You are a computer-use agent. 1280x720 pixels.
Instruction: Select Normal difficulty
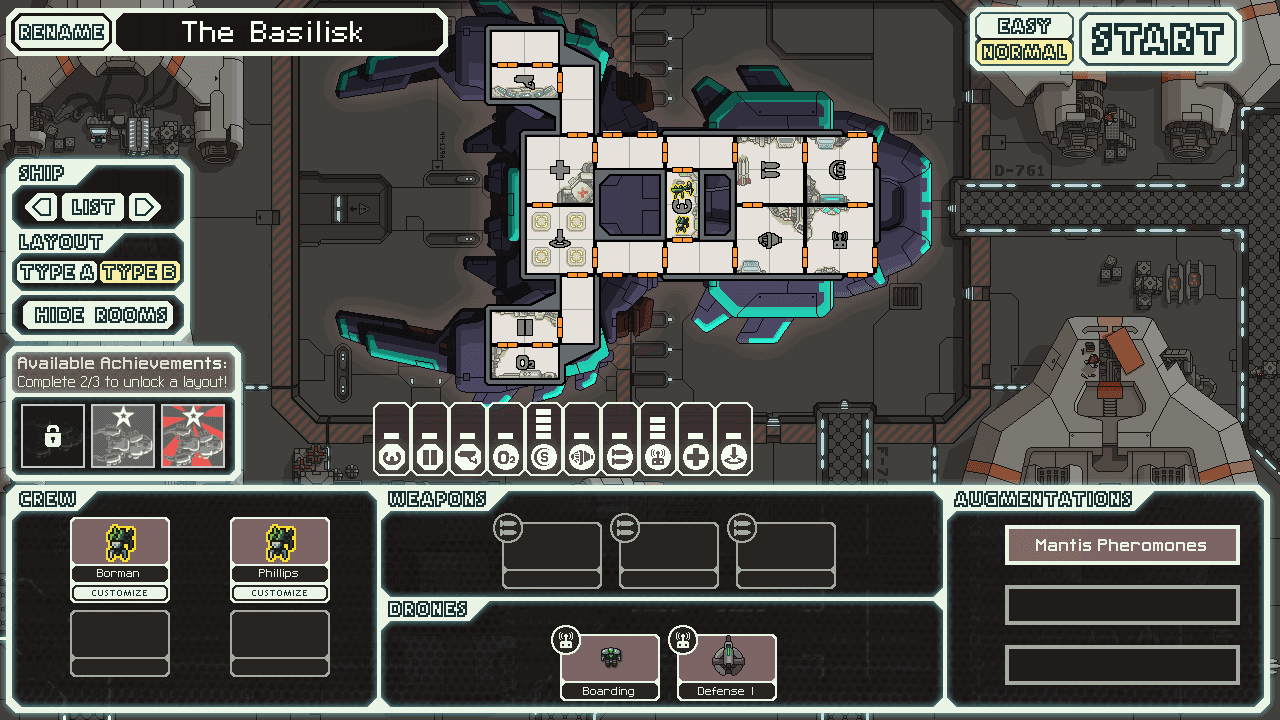click(x=1023, y=52)
